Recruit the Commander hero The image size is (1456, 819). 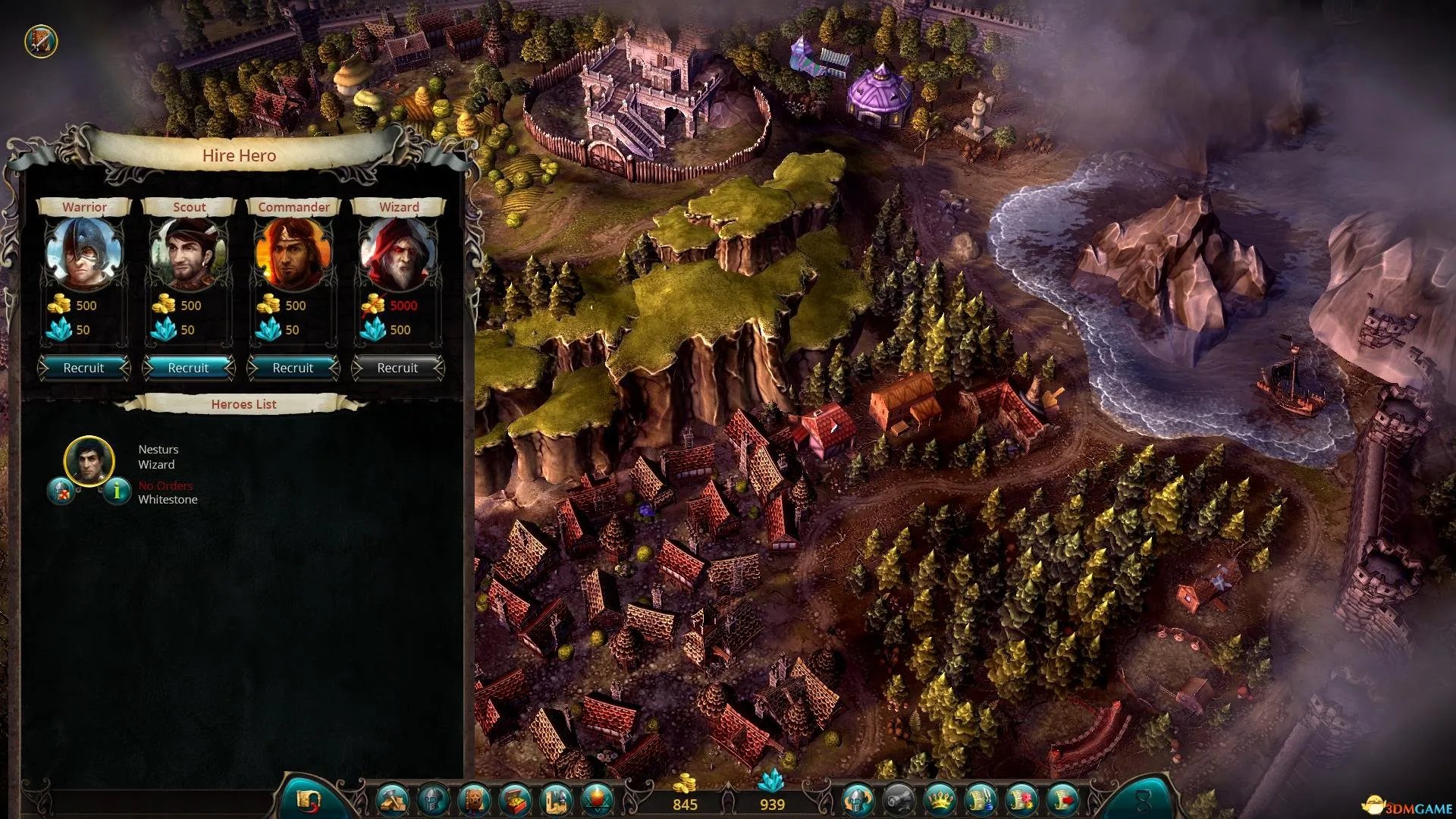[293, 368]
